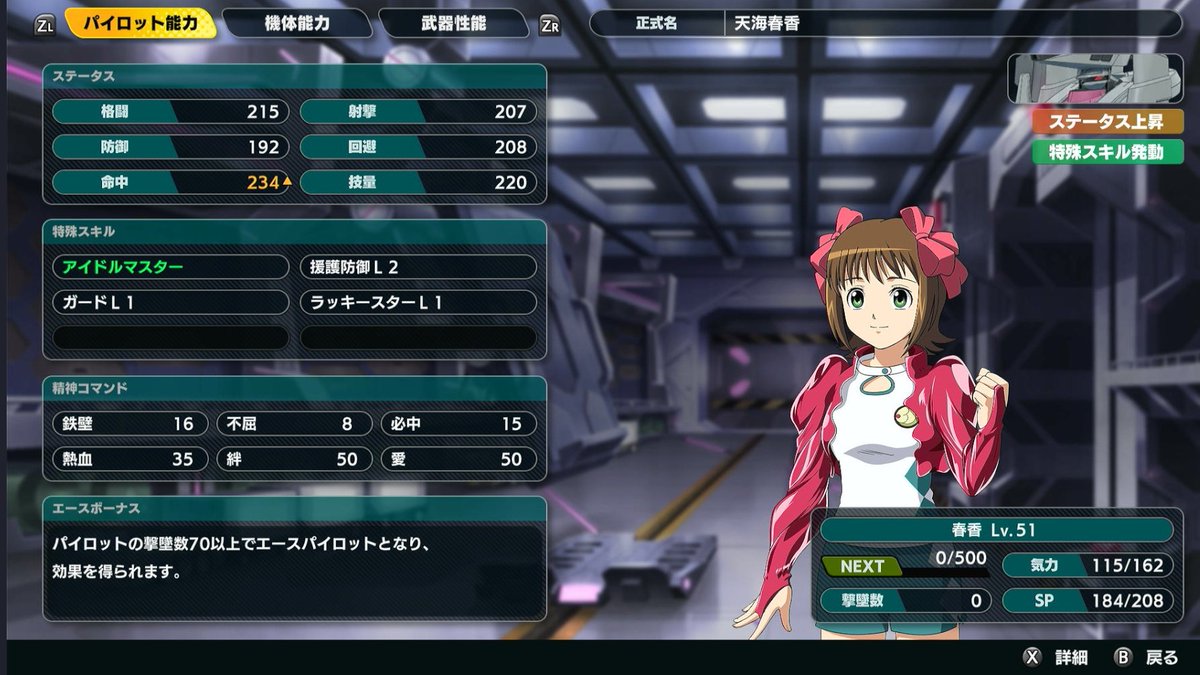Image resolution: width=1200 pixels, height=675 pixels.
Task: Choose the 援護防御L2 skill entry
Action: coord(418,267)
